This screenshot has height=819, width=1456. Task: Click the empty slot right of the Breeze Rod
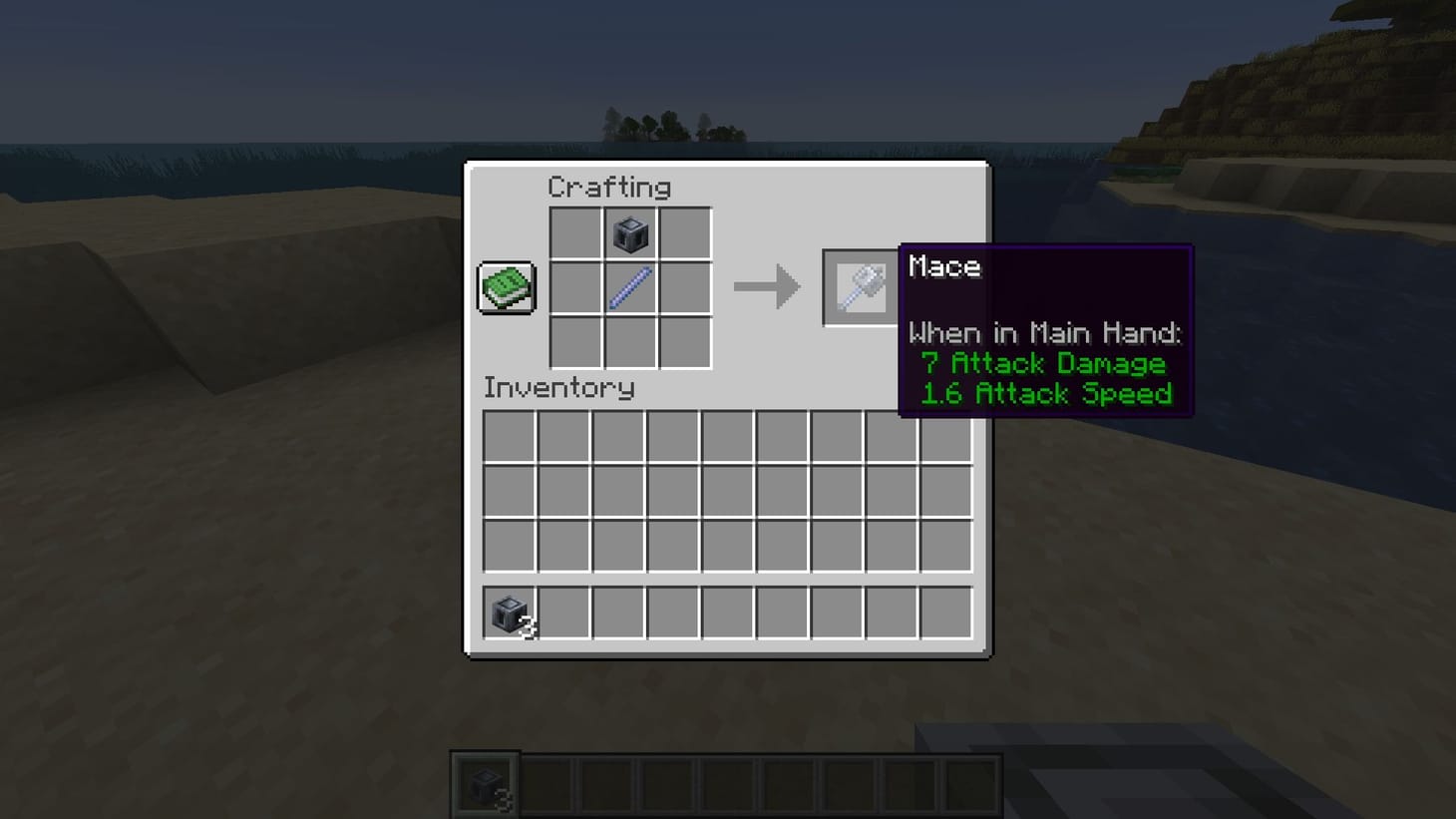[x=686, y=286]
